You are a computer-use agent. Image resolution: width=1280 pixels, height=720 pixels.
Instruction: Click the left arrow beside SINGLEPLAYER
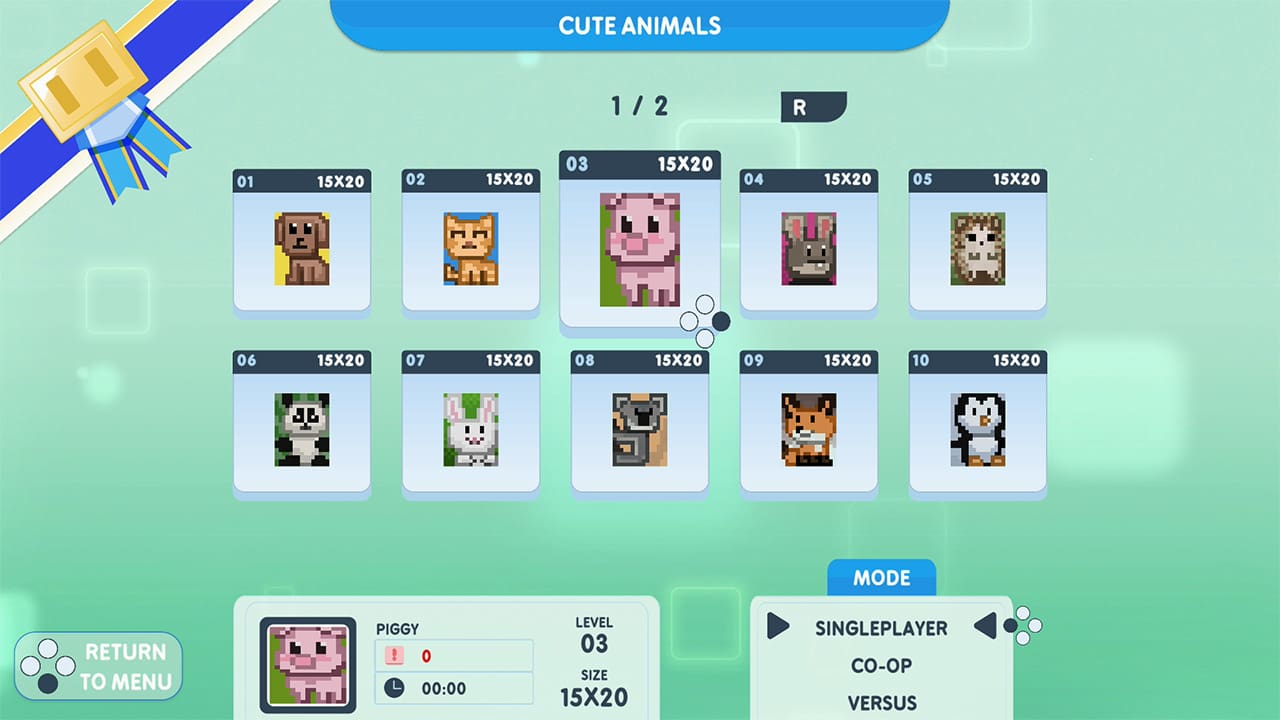[779, 628]
